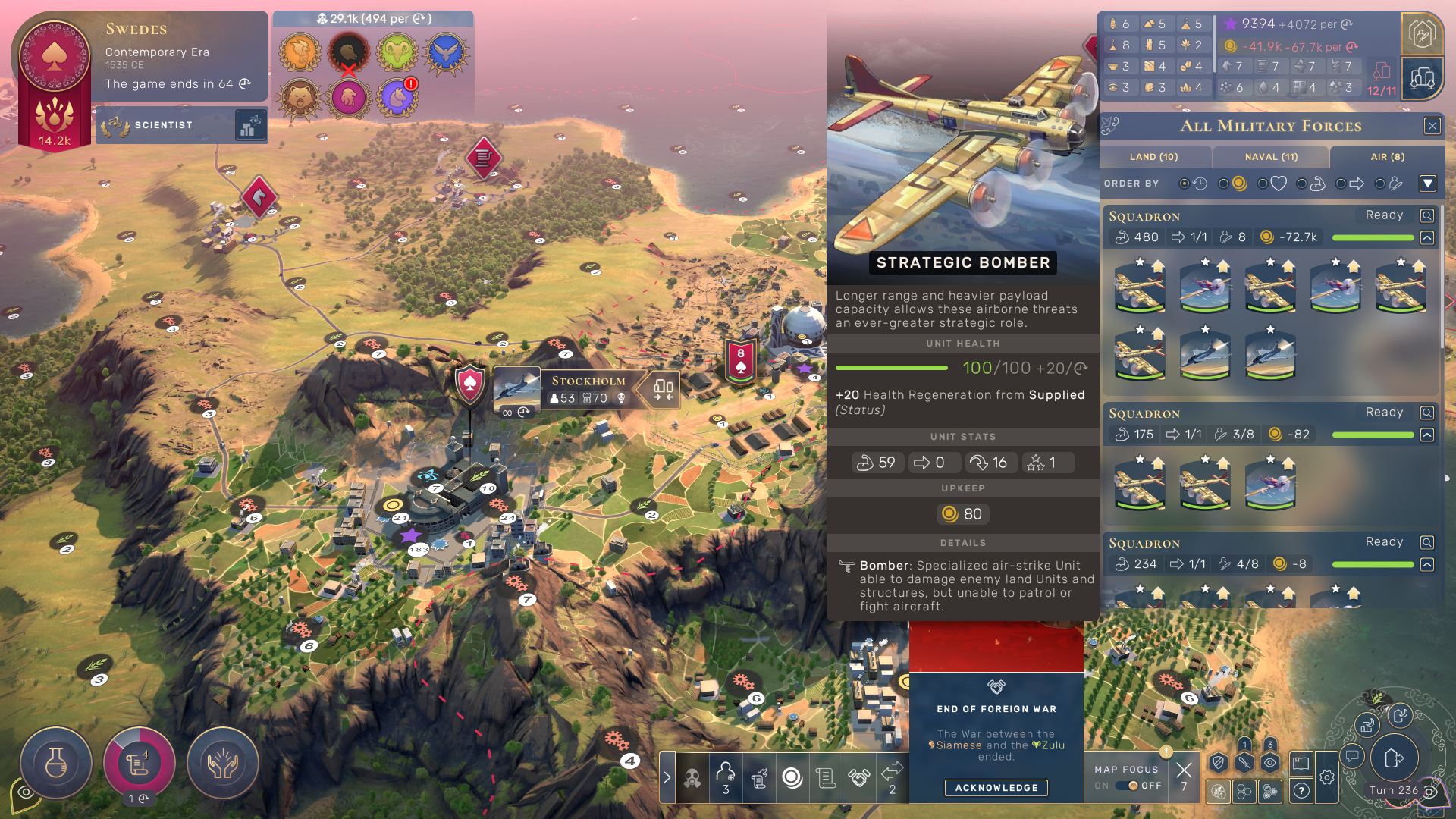The width and height of the screenshot is (1456, 819).
Task: Toggle the sort direction arrow in Order By
Action: pos(1428,184)
